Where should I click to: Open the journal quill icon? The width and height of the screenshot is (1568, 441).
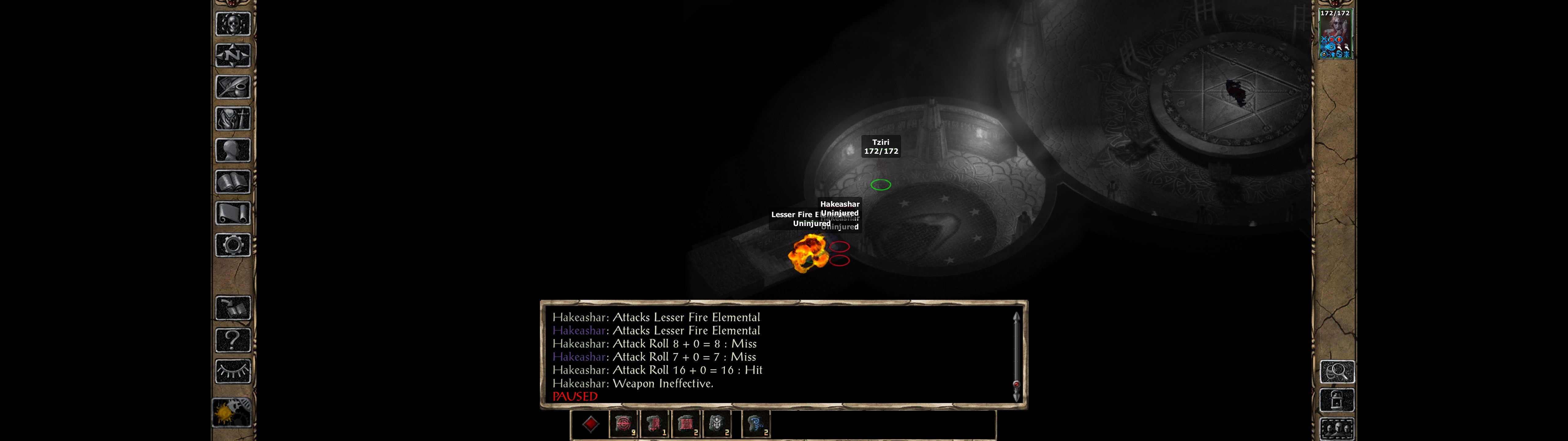tap(232, 87)
